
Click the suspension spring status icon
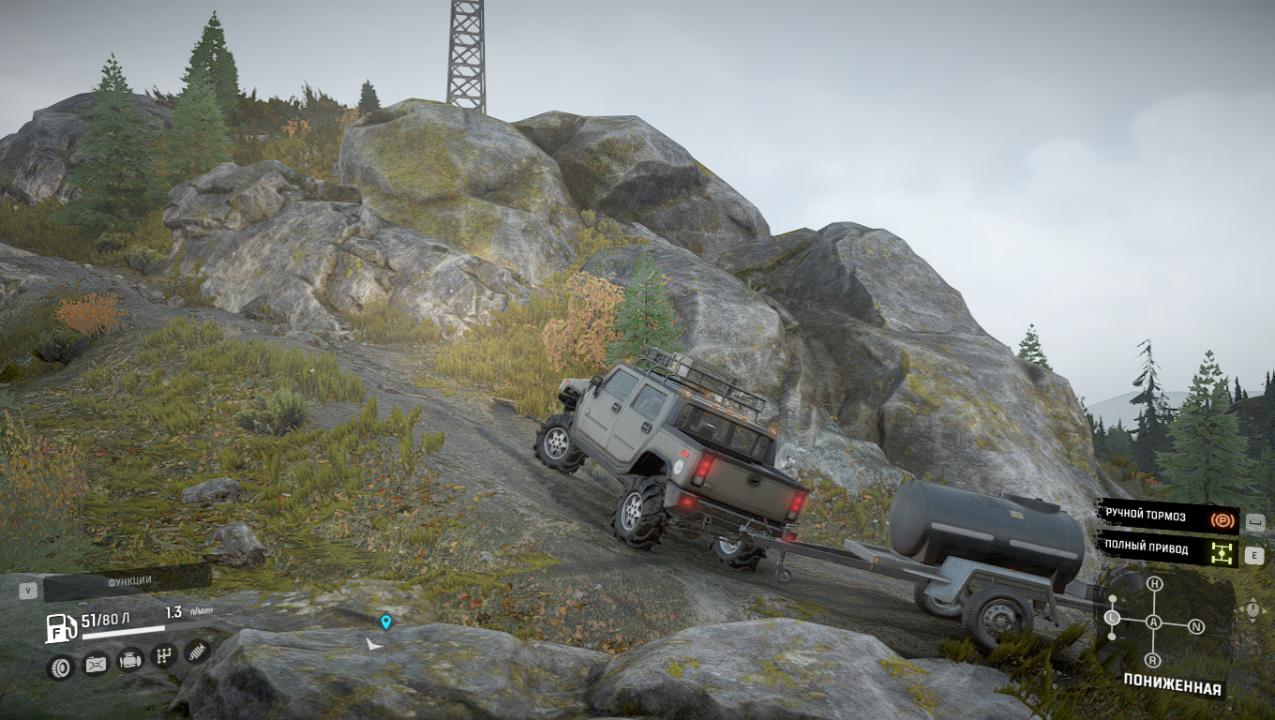click(197, 651)
